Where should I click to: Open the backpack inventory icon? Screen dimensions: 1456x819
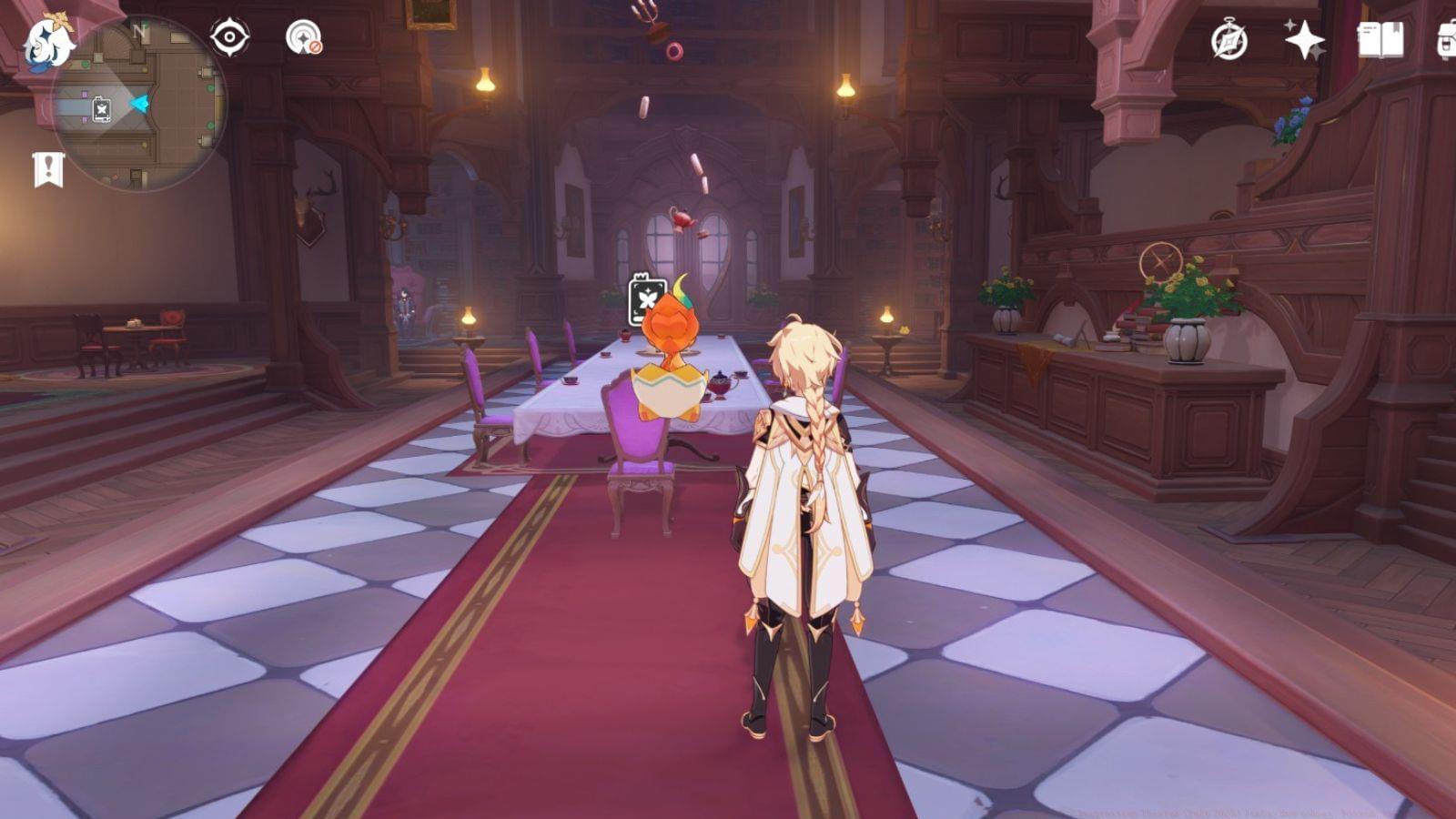pyautogui.click(x=1446, y=40)
